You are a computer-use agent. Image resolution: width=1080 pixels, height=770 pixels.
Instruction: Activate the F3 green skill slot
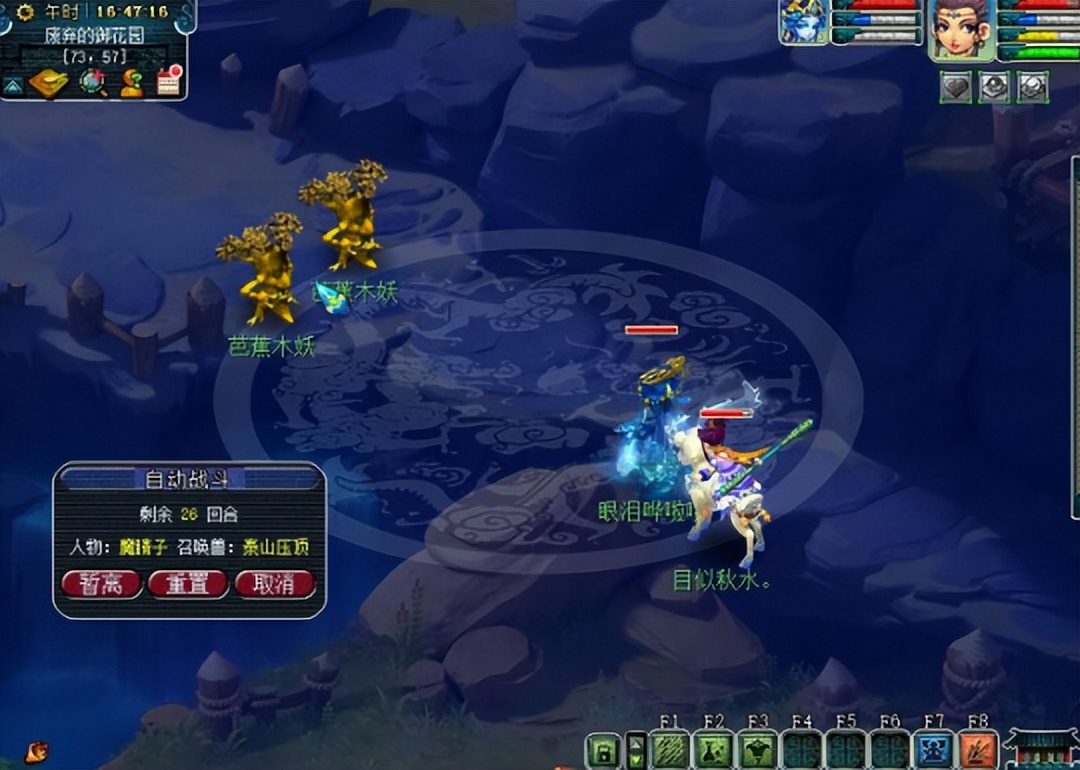click(757, 750)
